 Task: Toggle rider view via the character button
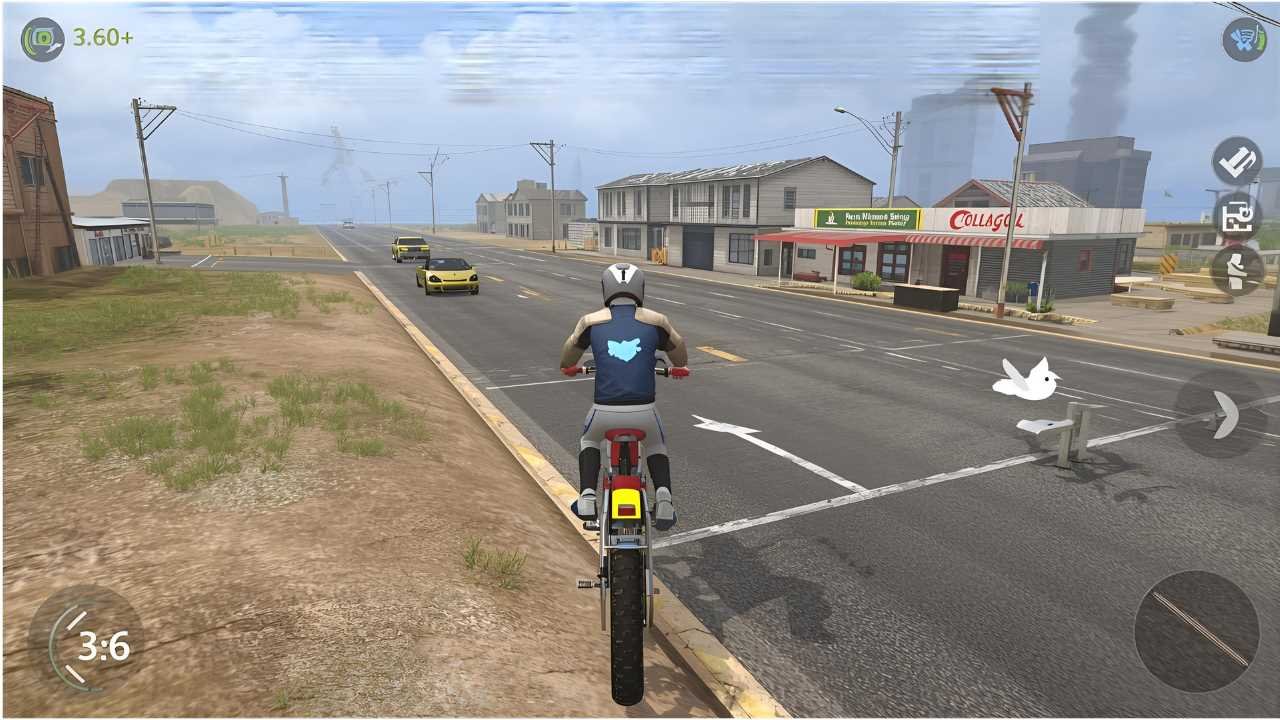pos(1236,270)
